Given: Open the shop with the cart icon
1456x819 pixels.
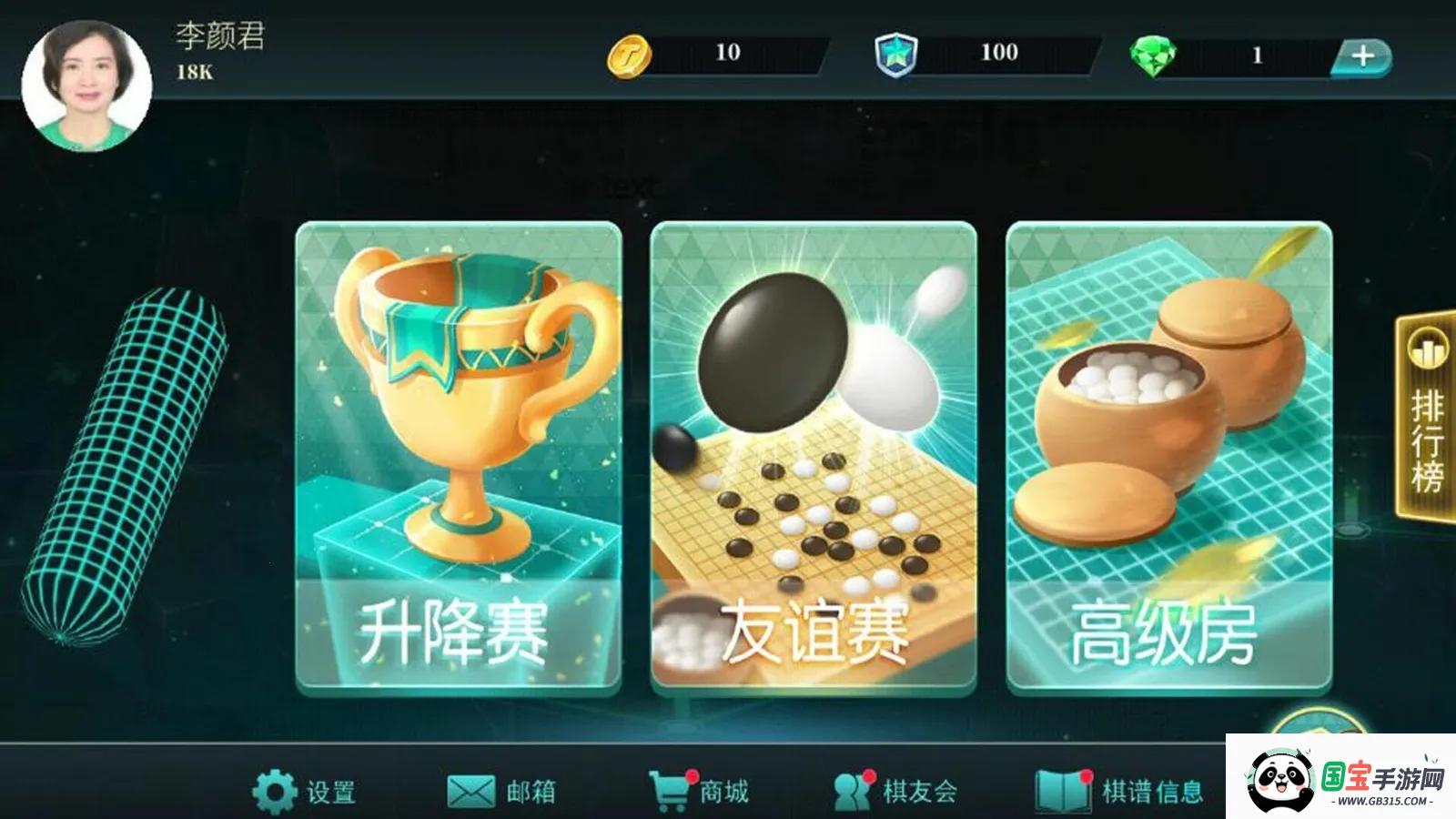Looking at the screenshot, I should (670, 791).
